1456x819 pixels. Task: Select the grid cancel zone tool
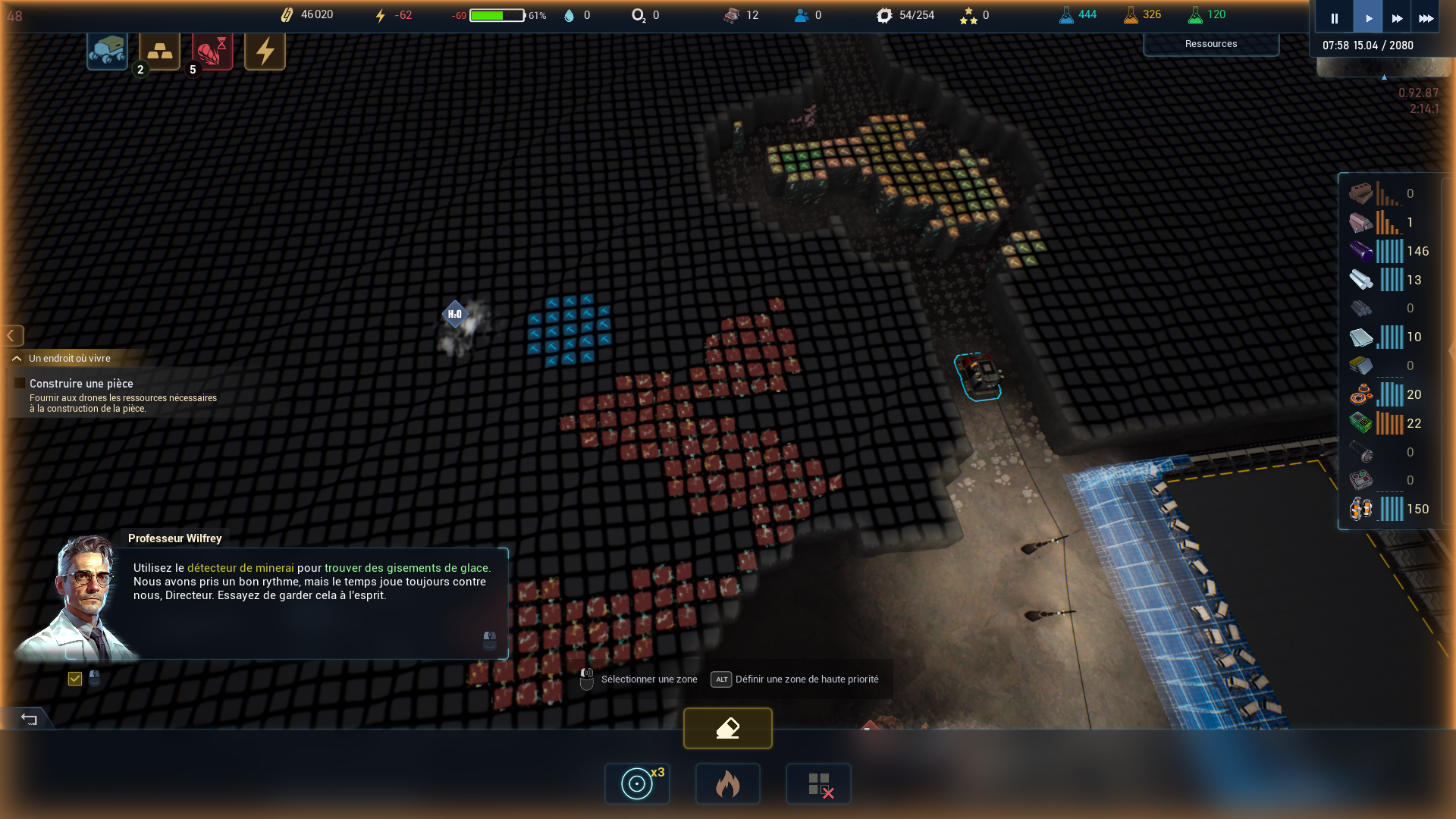818,783
